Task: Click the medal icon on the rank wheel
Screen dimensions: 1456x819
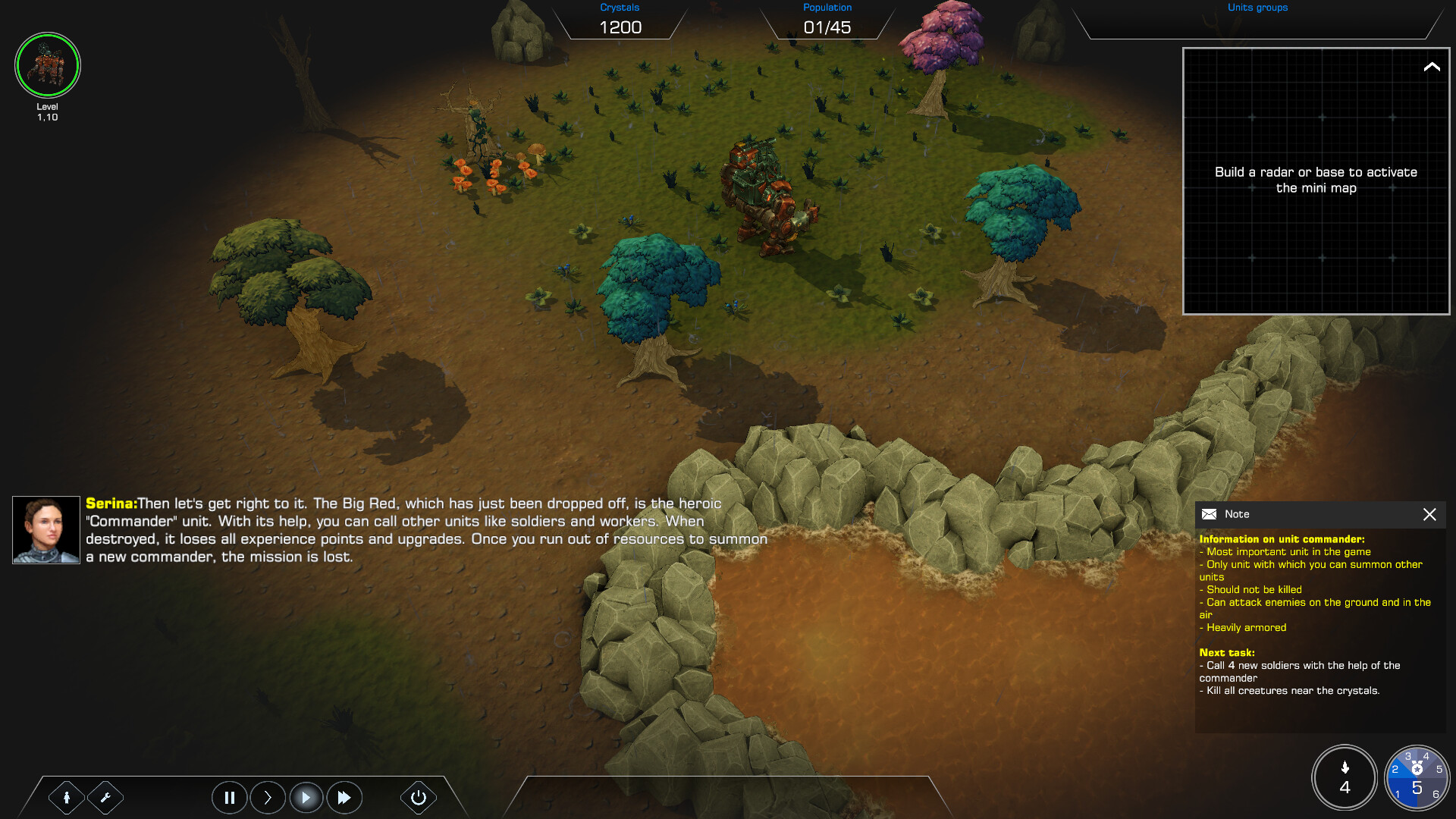Action: click(x=1417, y=768)
